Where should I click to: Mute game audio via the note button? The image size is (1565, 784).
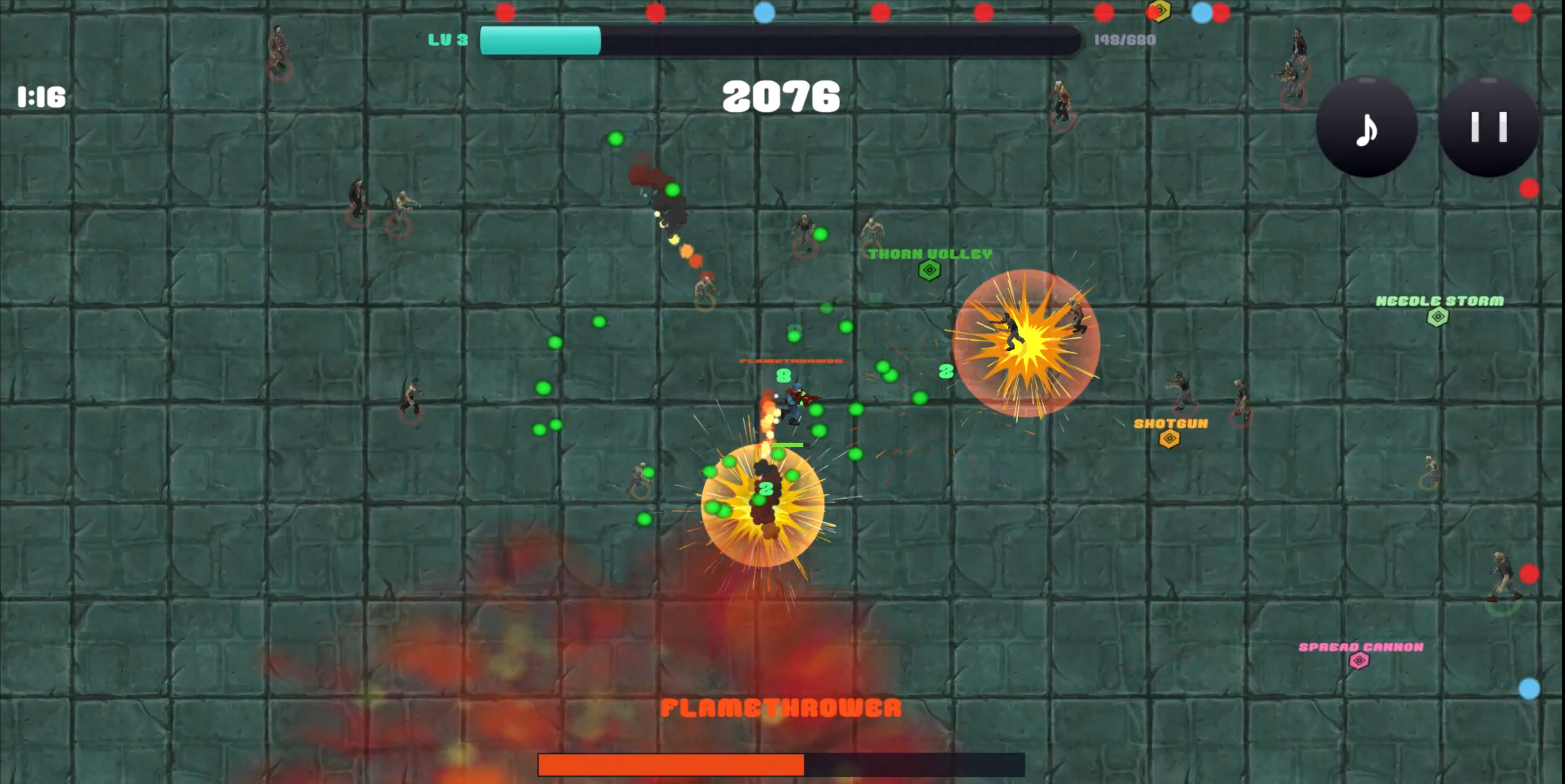tap(1367, 126)
